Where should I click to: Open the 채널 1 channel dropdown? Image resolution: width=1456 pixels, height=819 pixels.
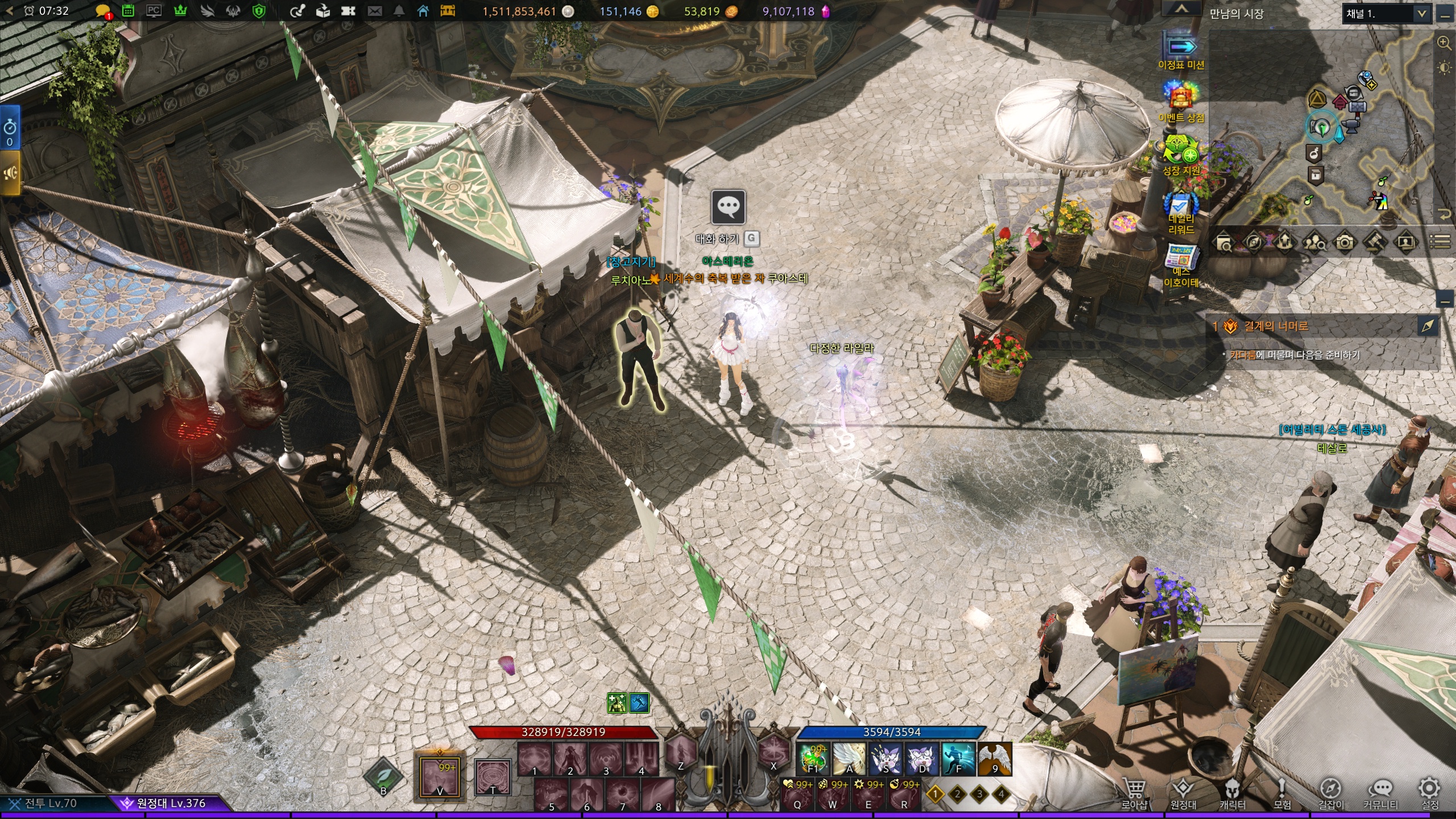1385,14
